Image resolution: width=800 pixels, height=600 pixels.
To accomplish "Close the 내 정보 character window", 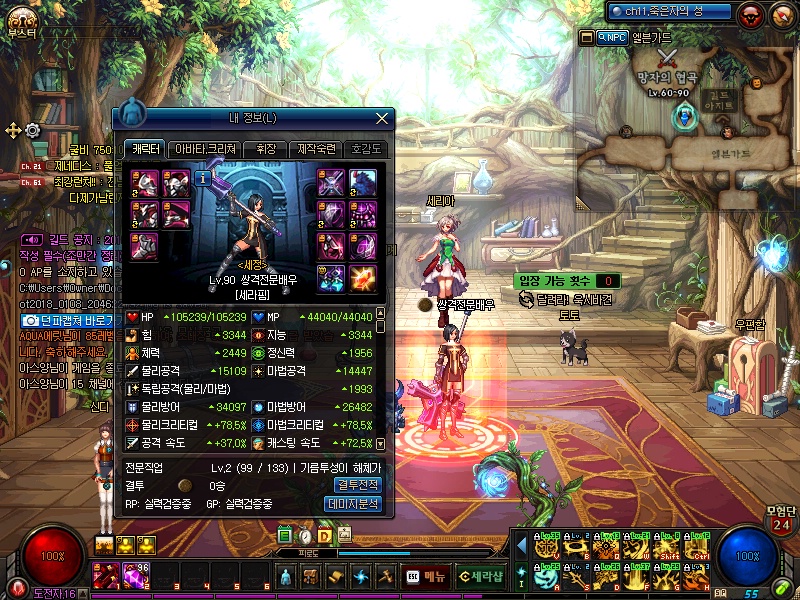I will [381, 118].
